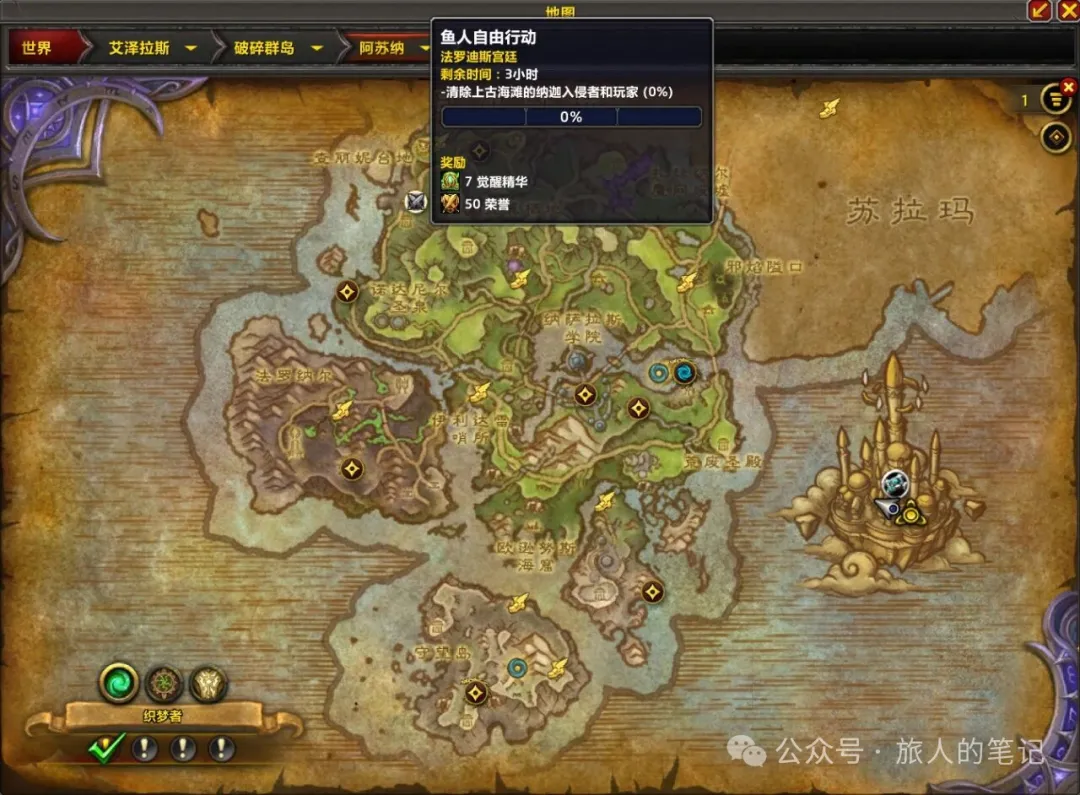The height and width of the screenshot is (795, 1080).
Task: Click the dark blue swirl map marker
Action: [685, 374]
